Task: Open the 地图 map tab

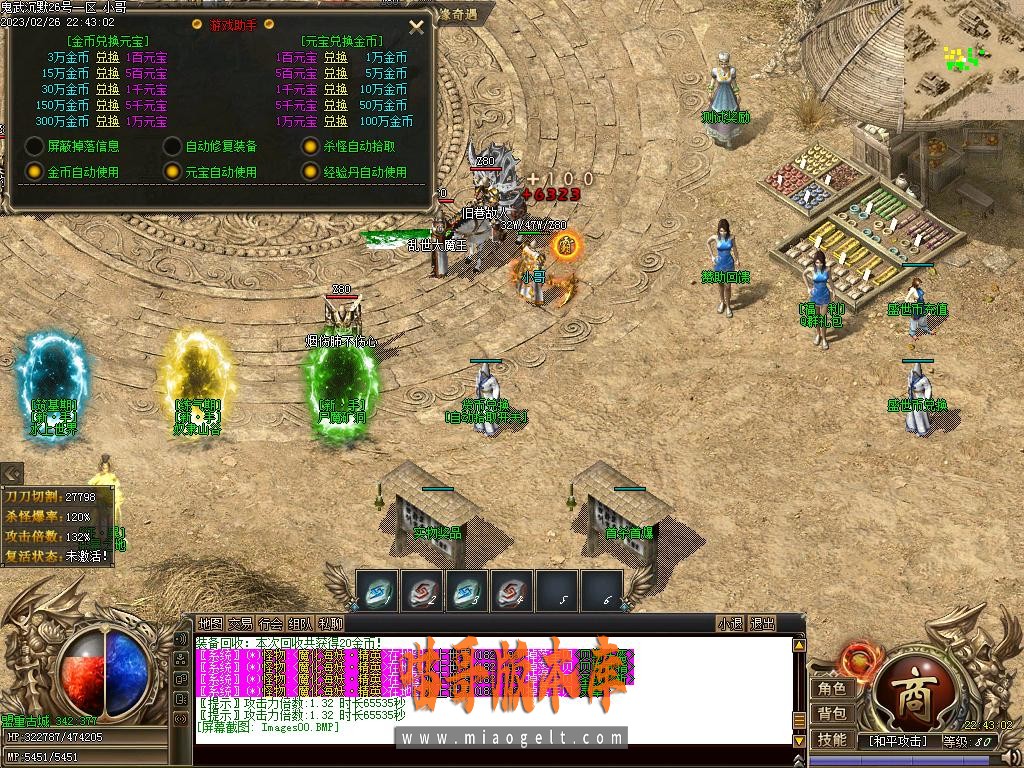Action: pos(210,623)
